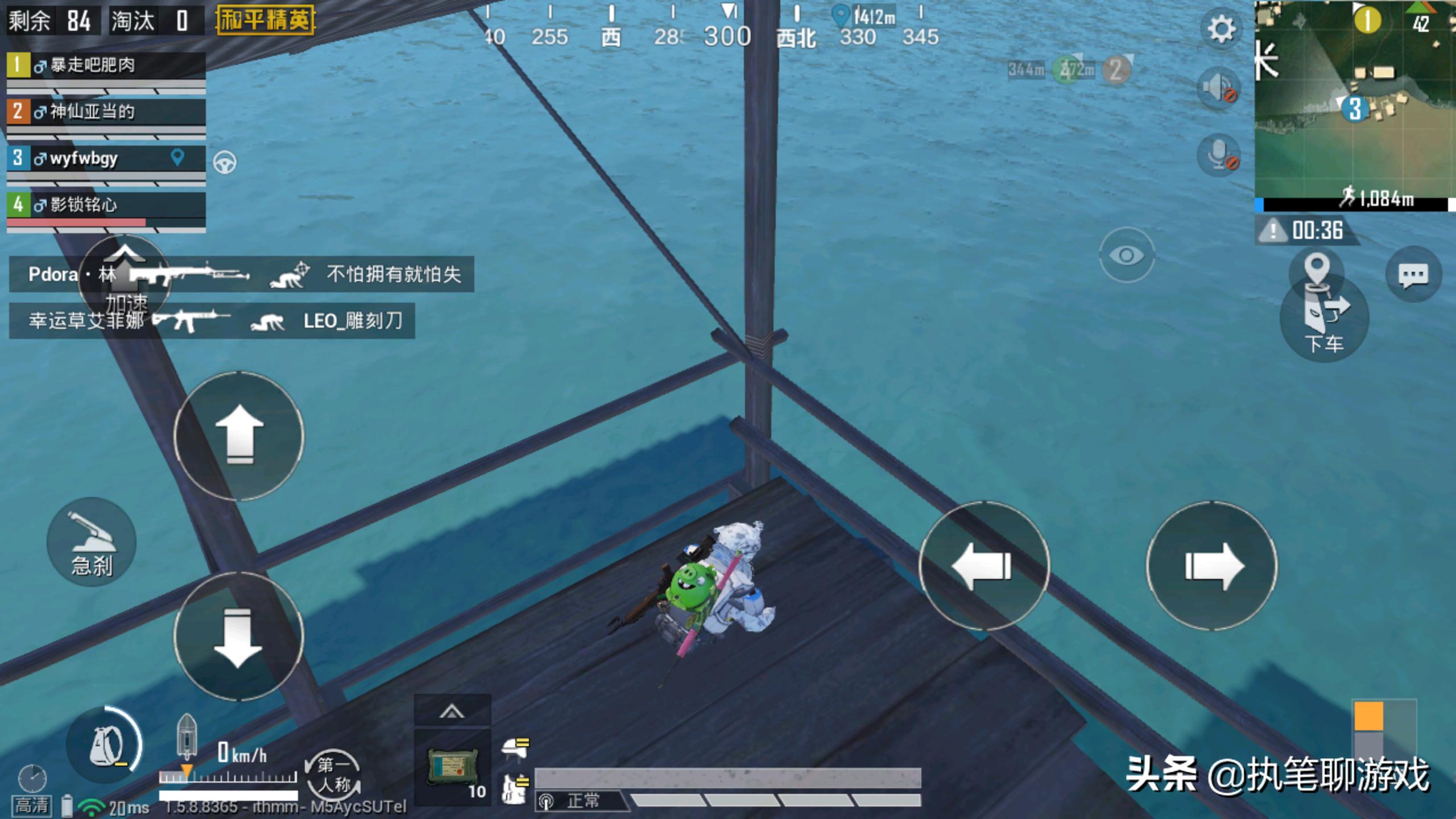This screenshot has height=819, width=1456.
Task: Select the steering wheel icon beside wyfwbgy
Action: click(x=225, y=163)
